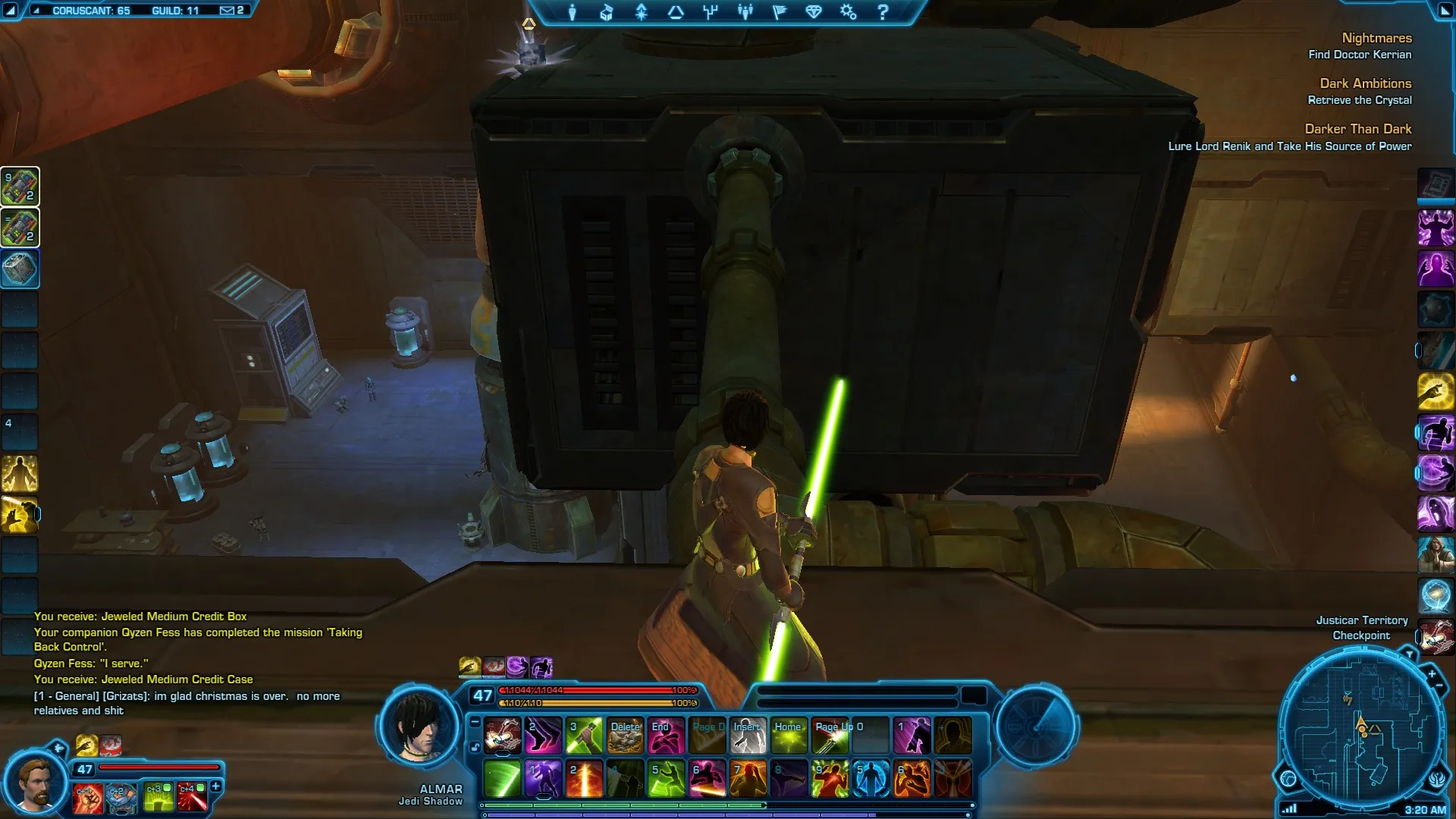The height and width of the screenshot is (819, 1456).
Task: Use the green lightsaber slash ability
Action: pyautogui.click(x=502, y=779)
